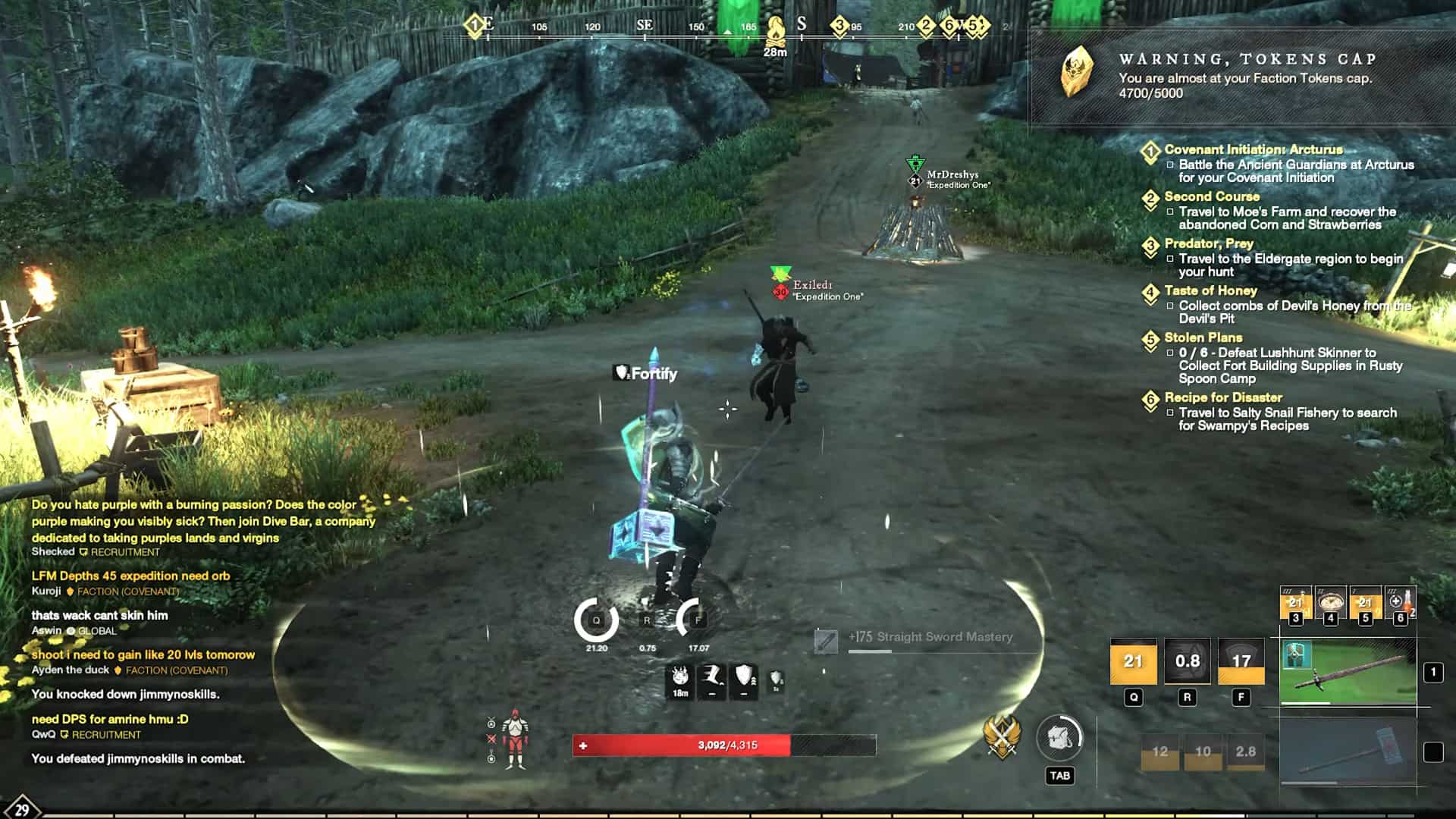The image size is (1456, 819).
Task: Collapse the Covenant Initiation: Arcturus quest entry
Action: coord(1150,151)
